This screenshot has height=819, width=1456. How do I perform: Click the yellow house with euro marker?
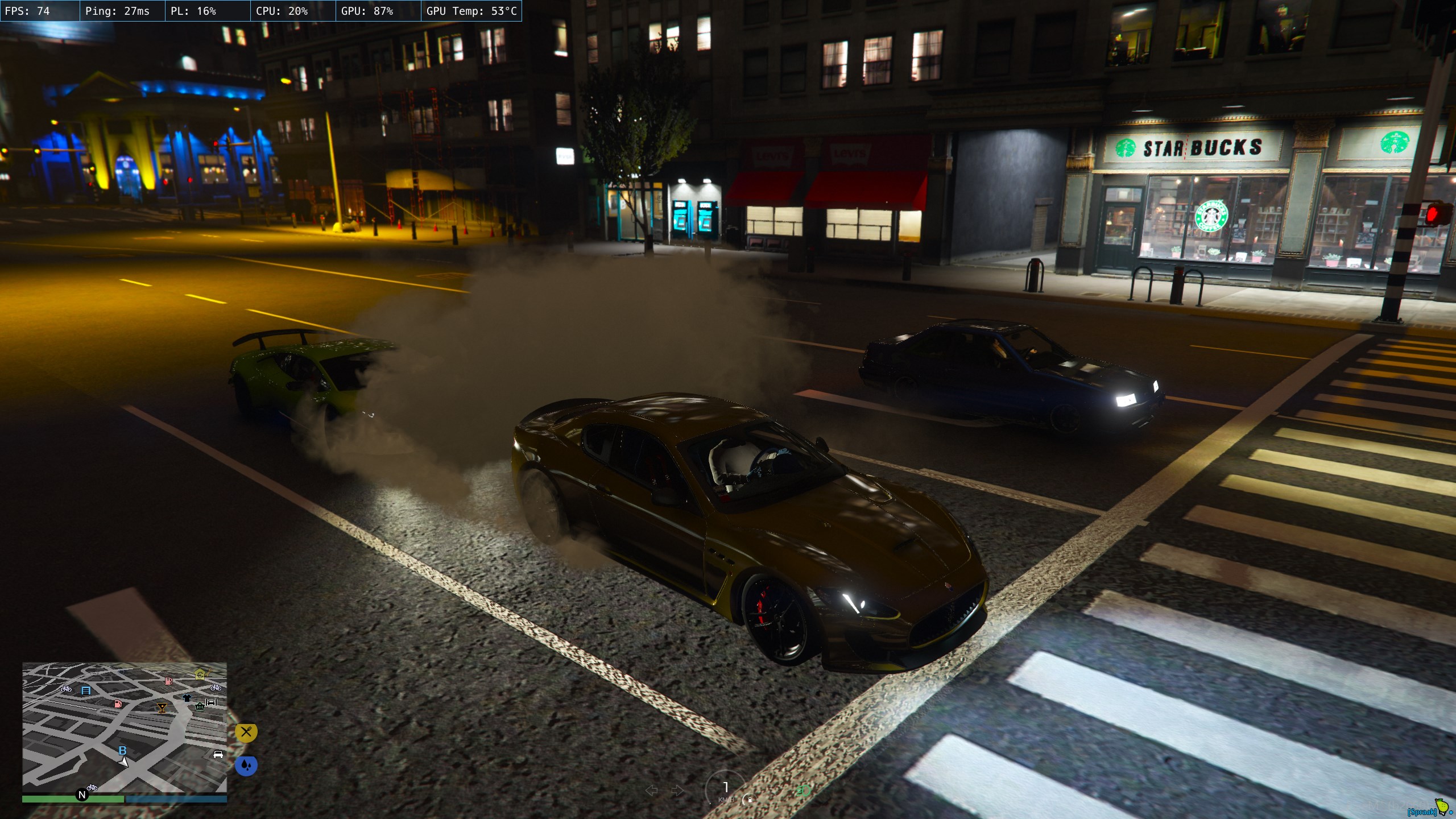click(x=200, y=675)
